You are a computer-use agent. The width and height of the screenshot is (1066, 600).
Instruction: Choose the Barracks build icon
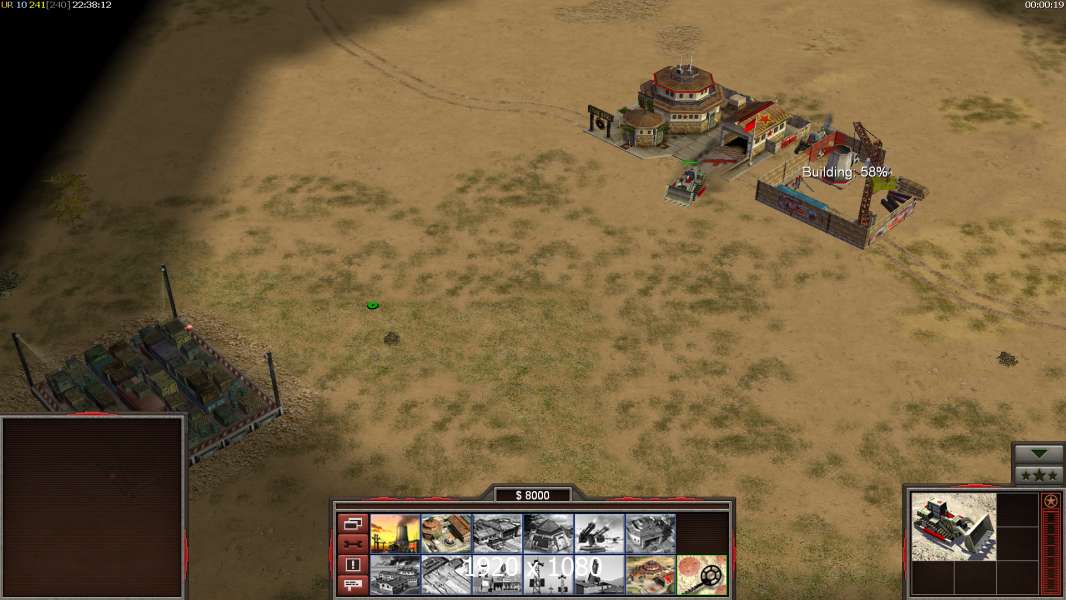(446, 534)
